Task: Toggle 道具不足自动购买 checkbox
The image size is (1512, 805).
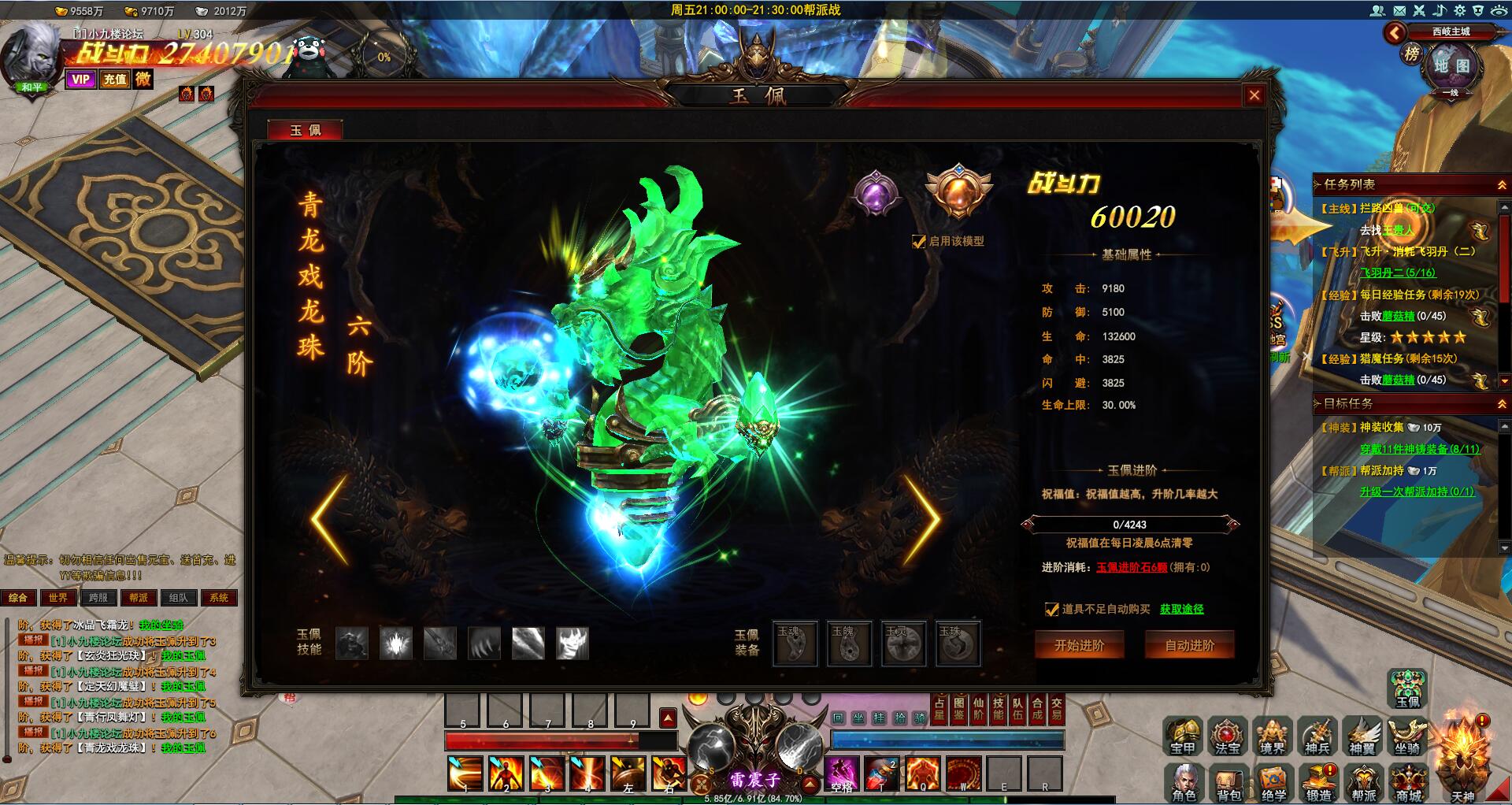Action: click(1051, 609)
